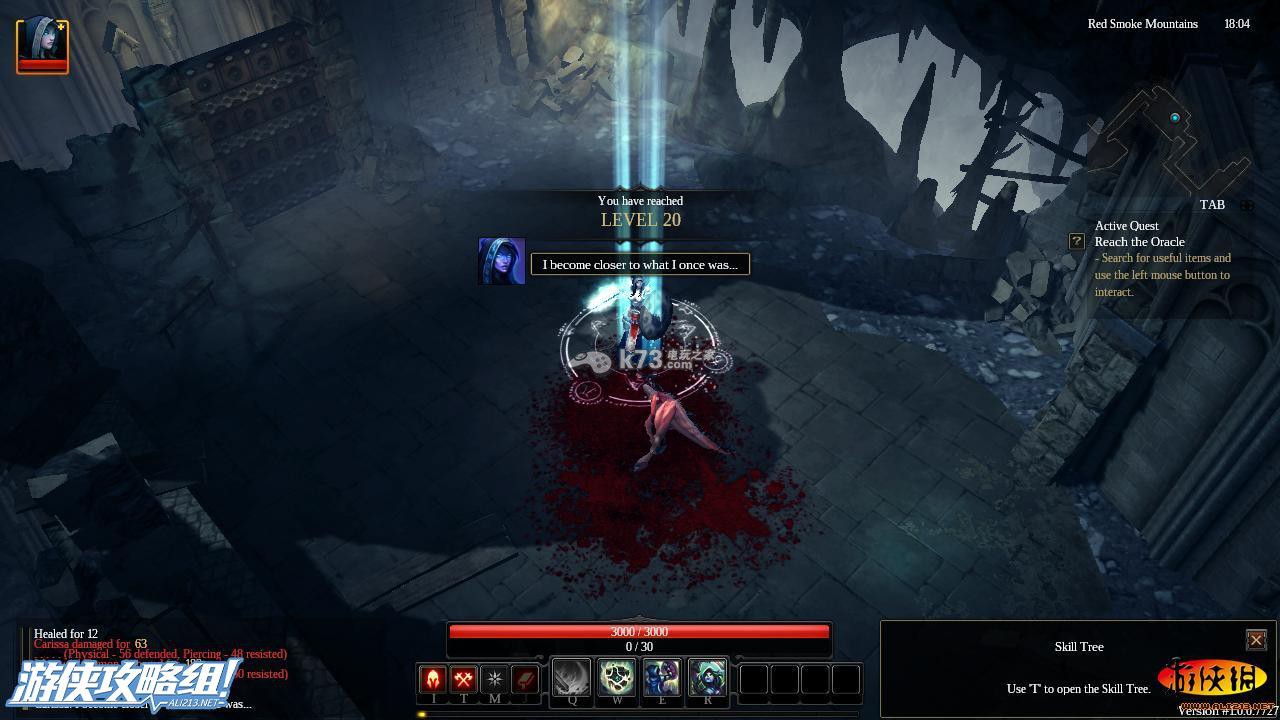Expand the minimap with the crosshair icon
This screenshot has width=1280, height=720.
(x=1247, y=205)
